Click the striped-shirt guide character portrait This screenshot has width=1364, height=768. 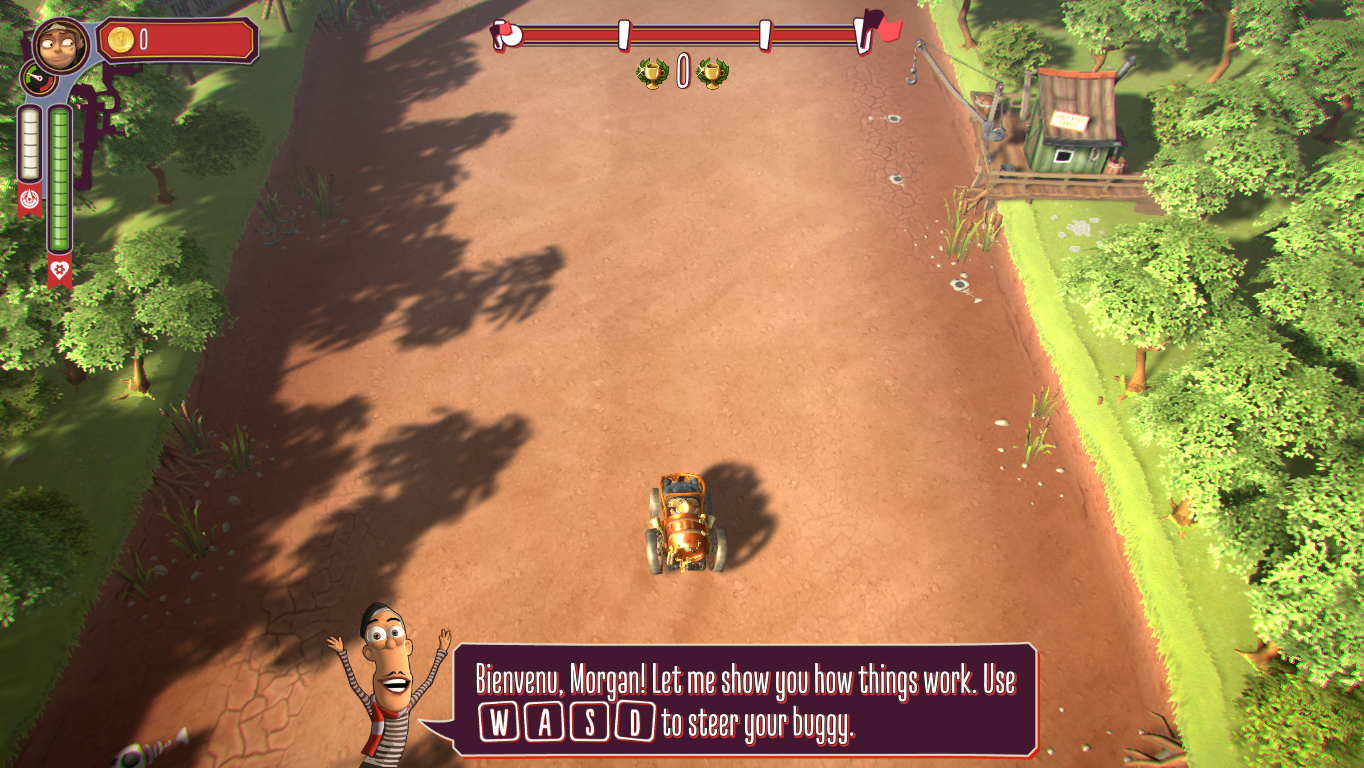pyautogui.click(x=388, y=682)
